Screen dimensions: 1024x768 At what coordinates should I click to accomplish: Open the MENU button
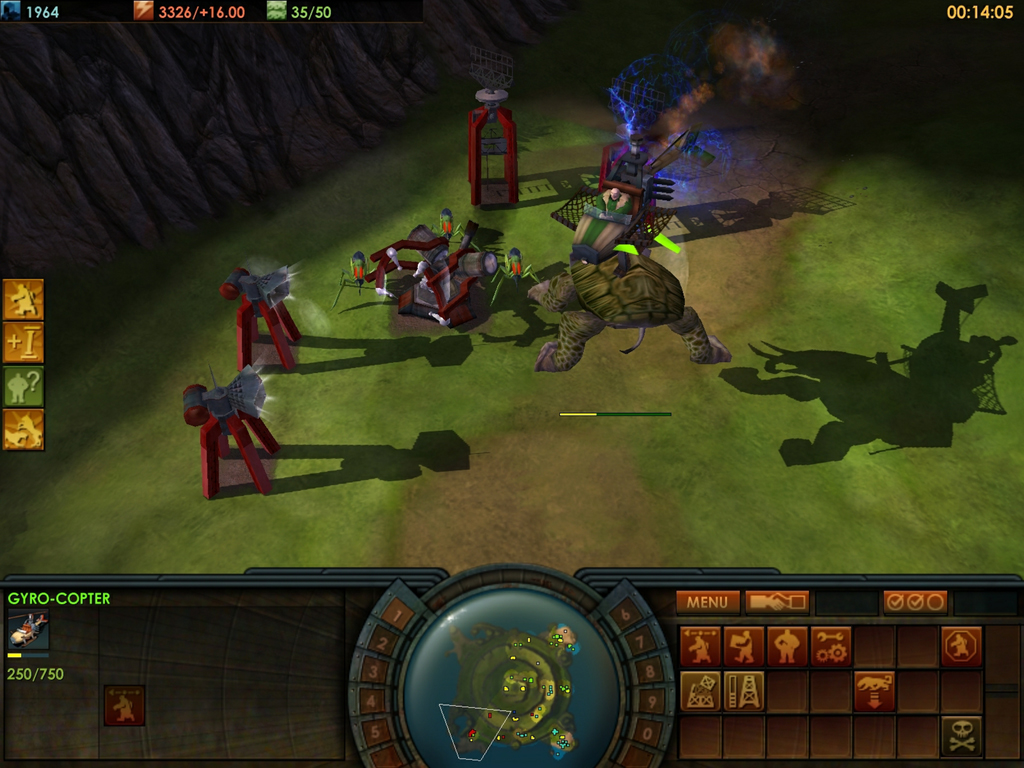(707, 602)
